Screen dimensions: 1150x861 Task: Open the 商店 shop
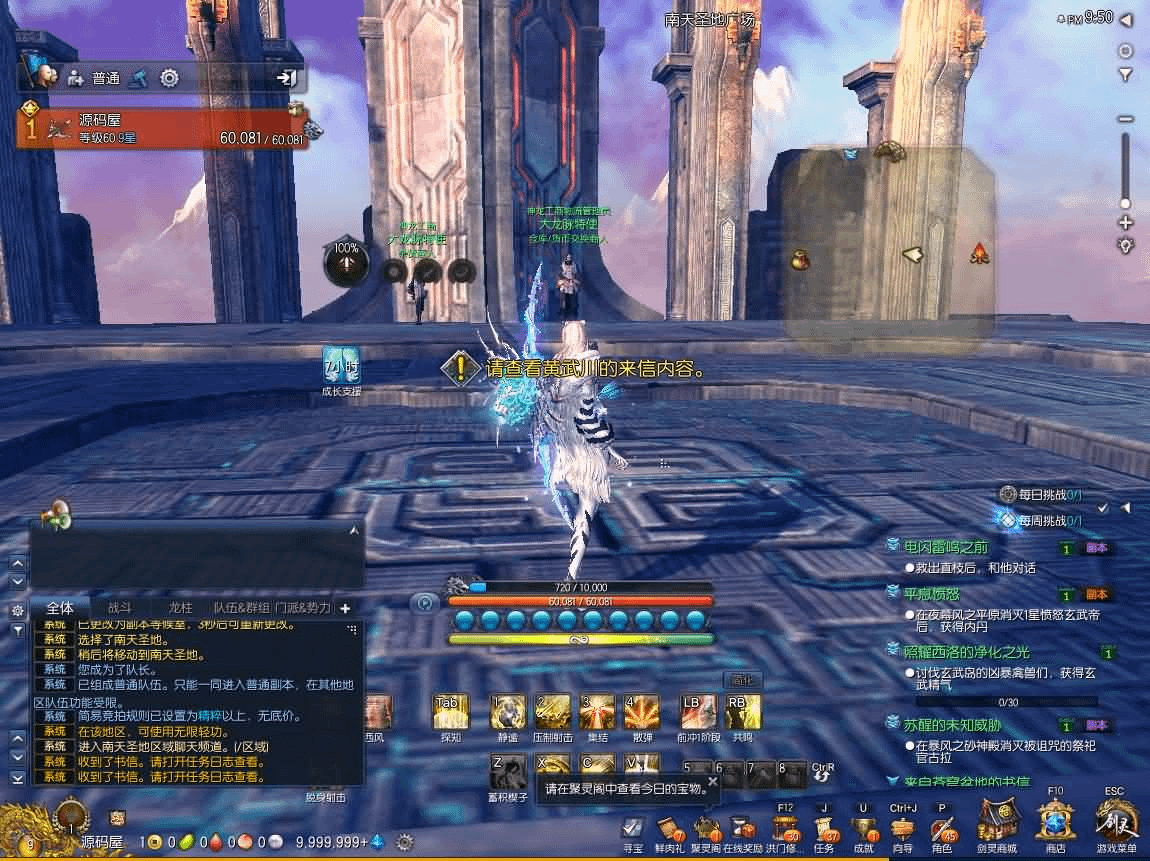(x=1055, y=824)
